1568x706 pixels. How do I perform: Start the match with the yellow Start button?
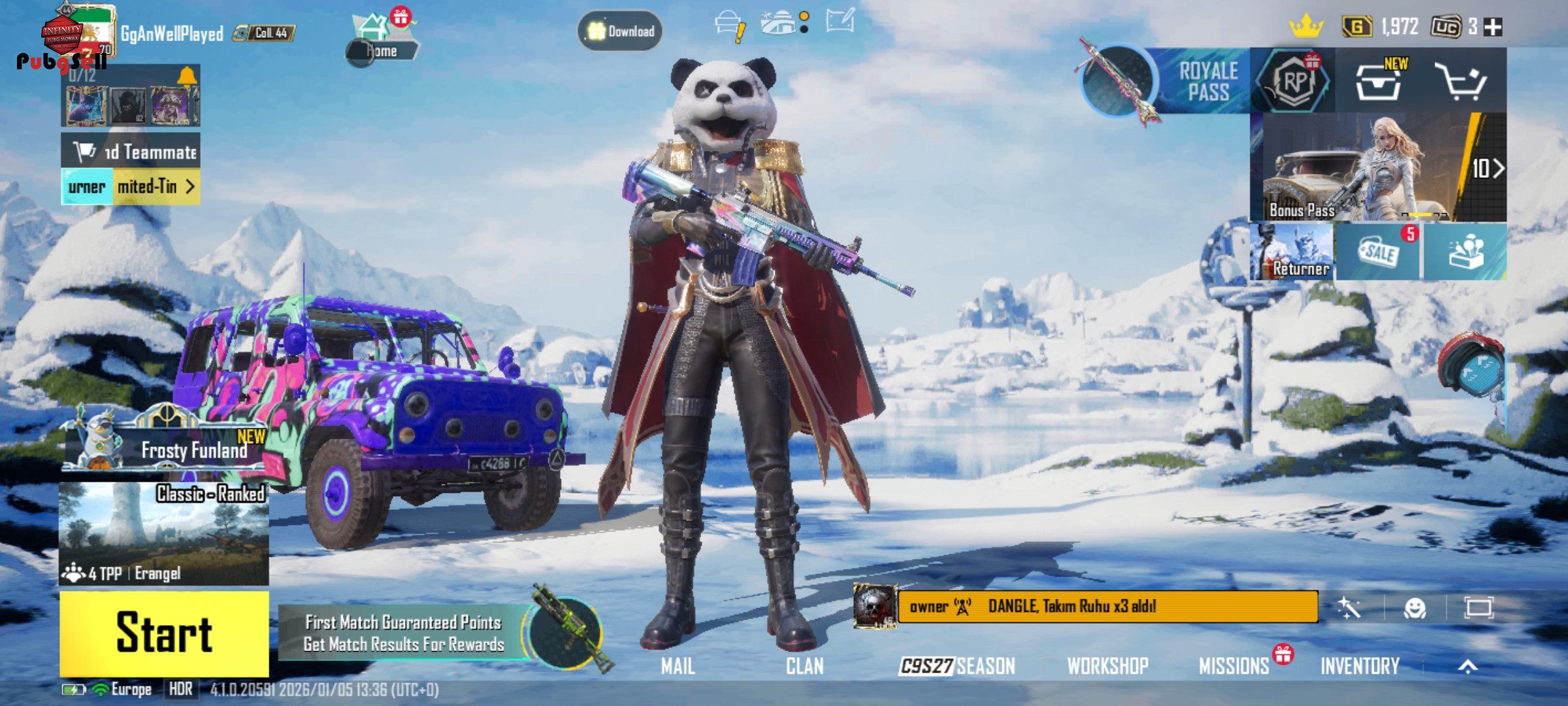point(164,633)
